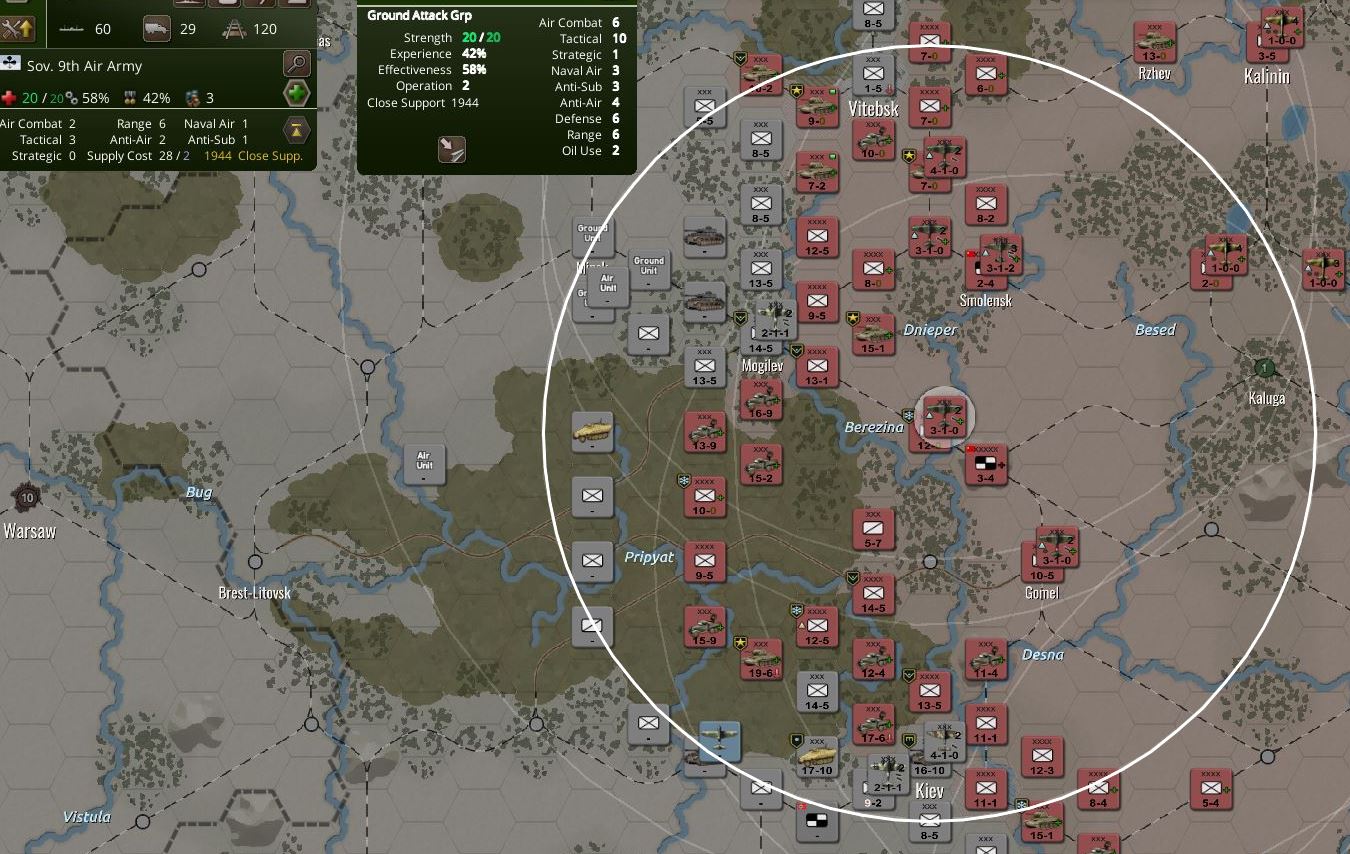
Task: Click the strength red cross icon in unit panel
Action: tap(10, 97)
